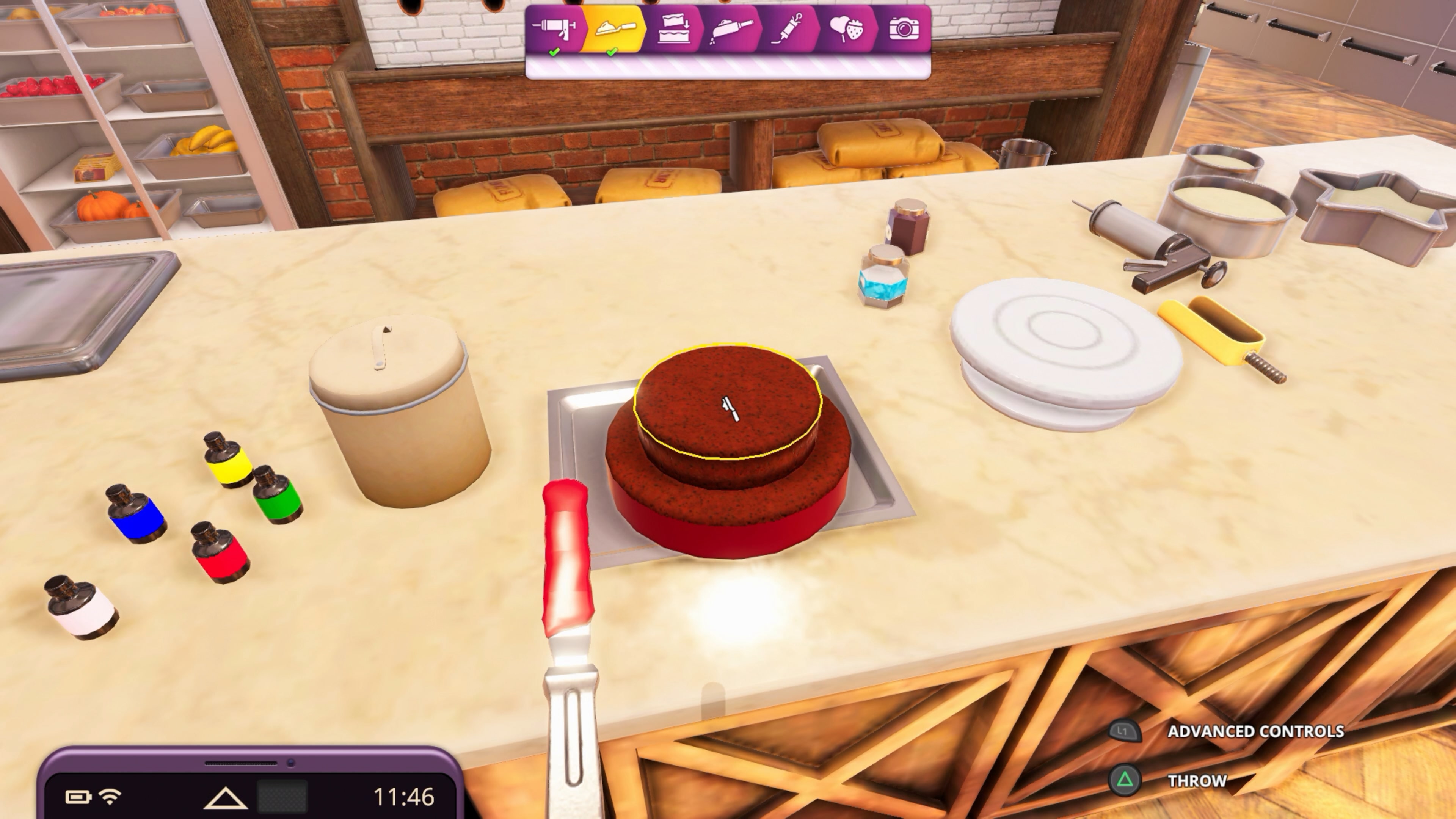Switch to the strawberry decorations stage

[x=846, y=30]
